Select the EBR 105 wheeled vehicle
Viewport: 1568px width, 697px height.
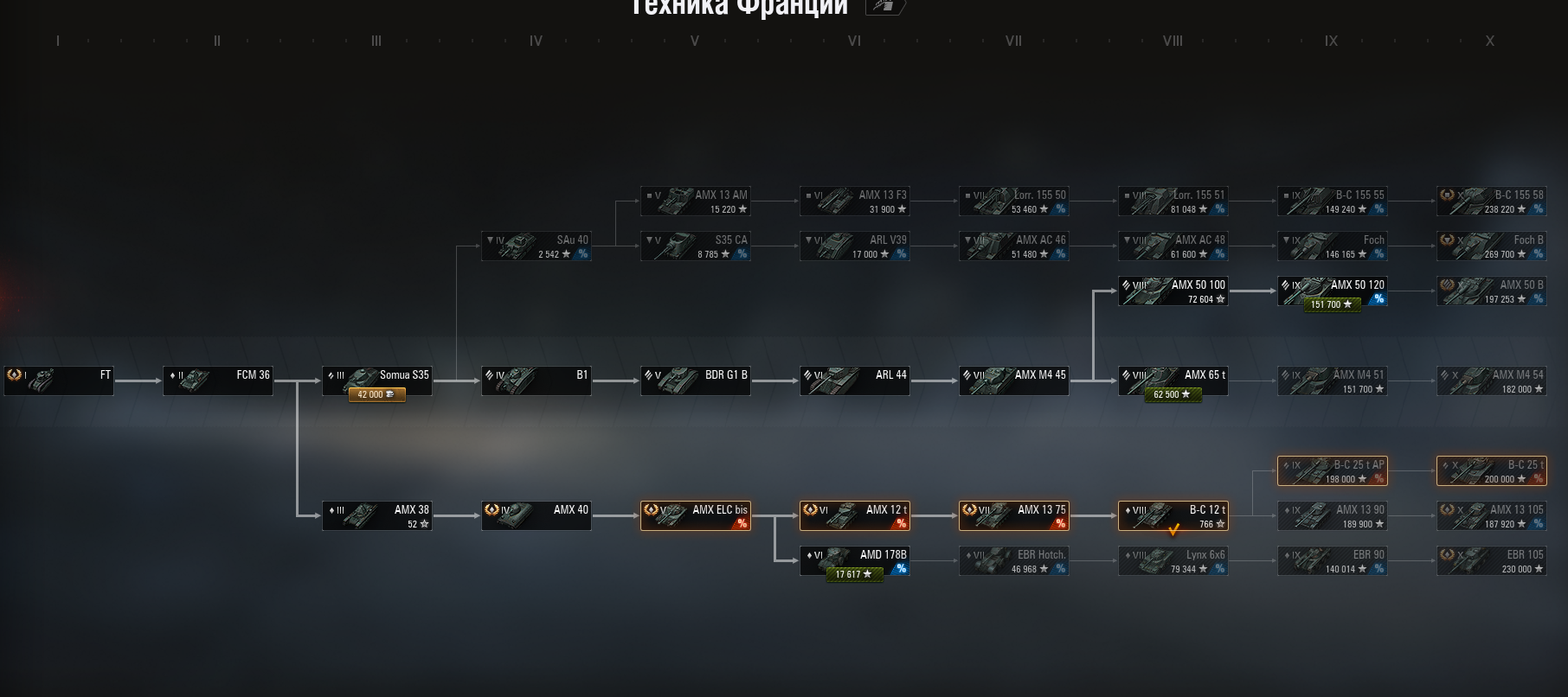(1492, 560)
